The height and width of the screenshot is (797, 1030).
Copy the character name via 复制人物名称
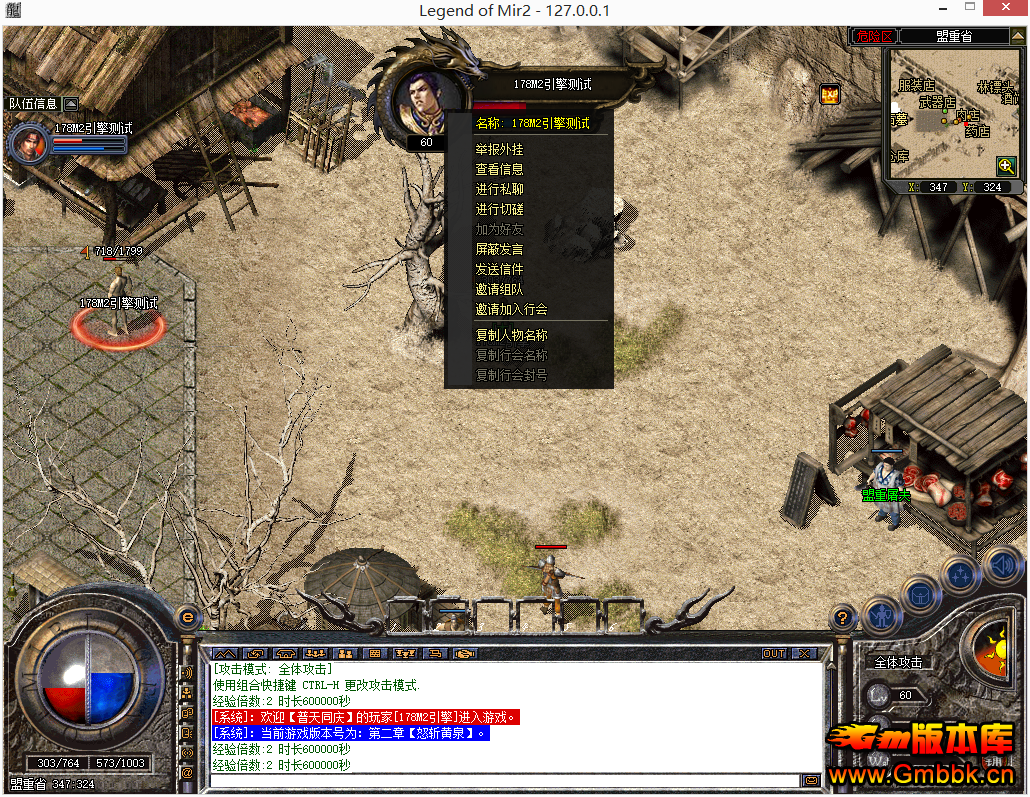(512, 335)
